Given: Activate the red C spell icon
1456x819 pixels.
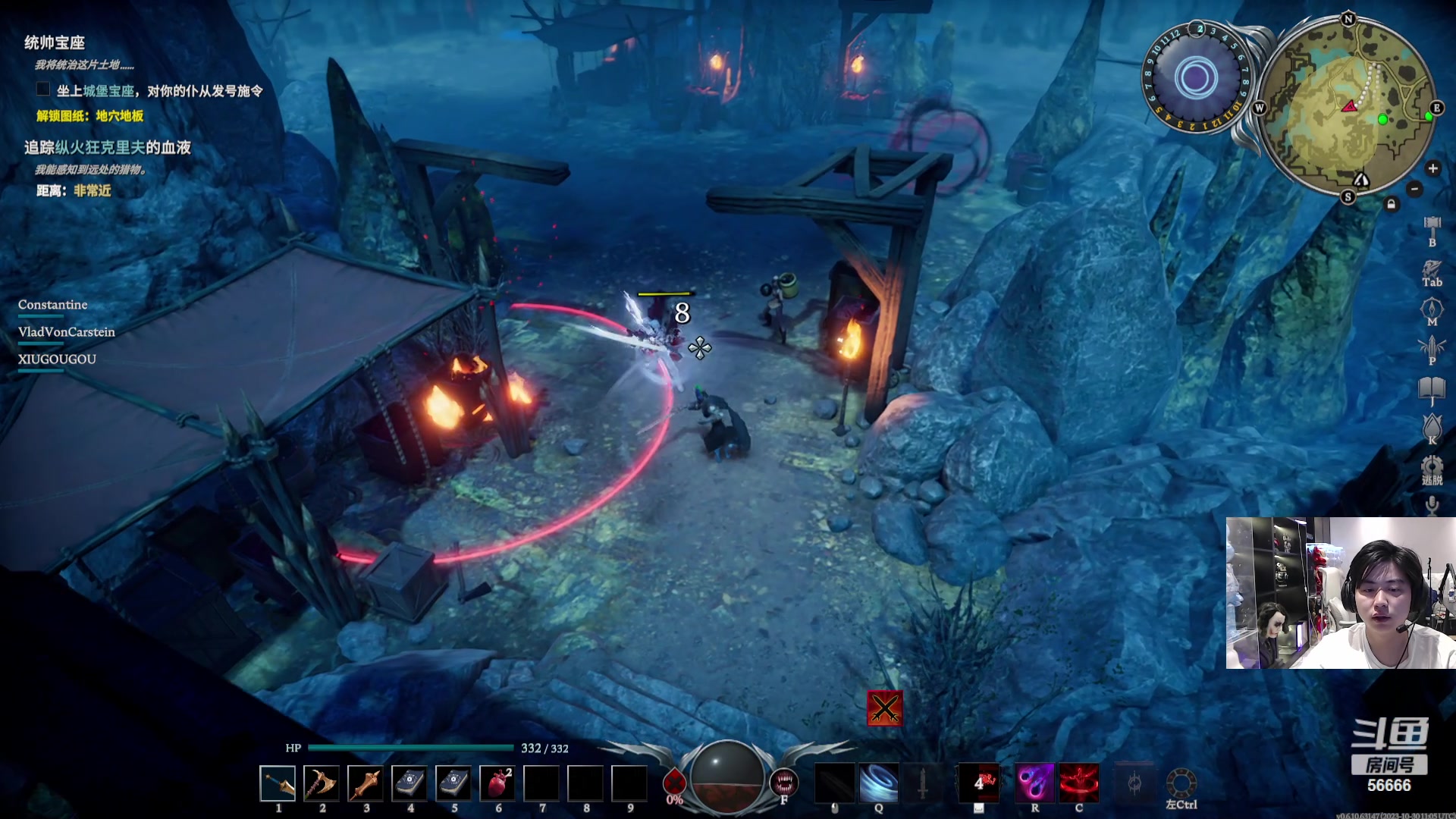Looking at the screenshot, I should click(x=1078, y=783).
